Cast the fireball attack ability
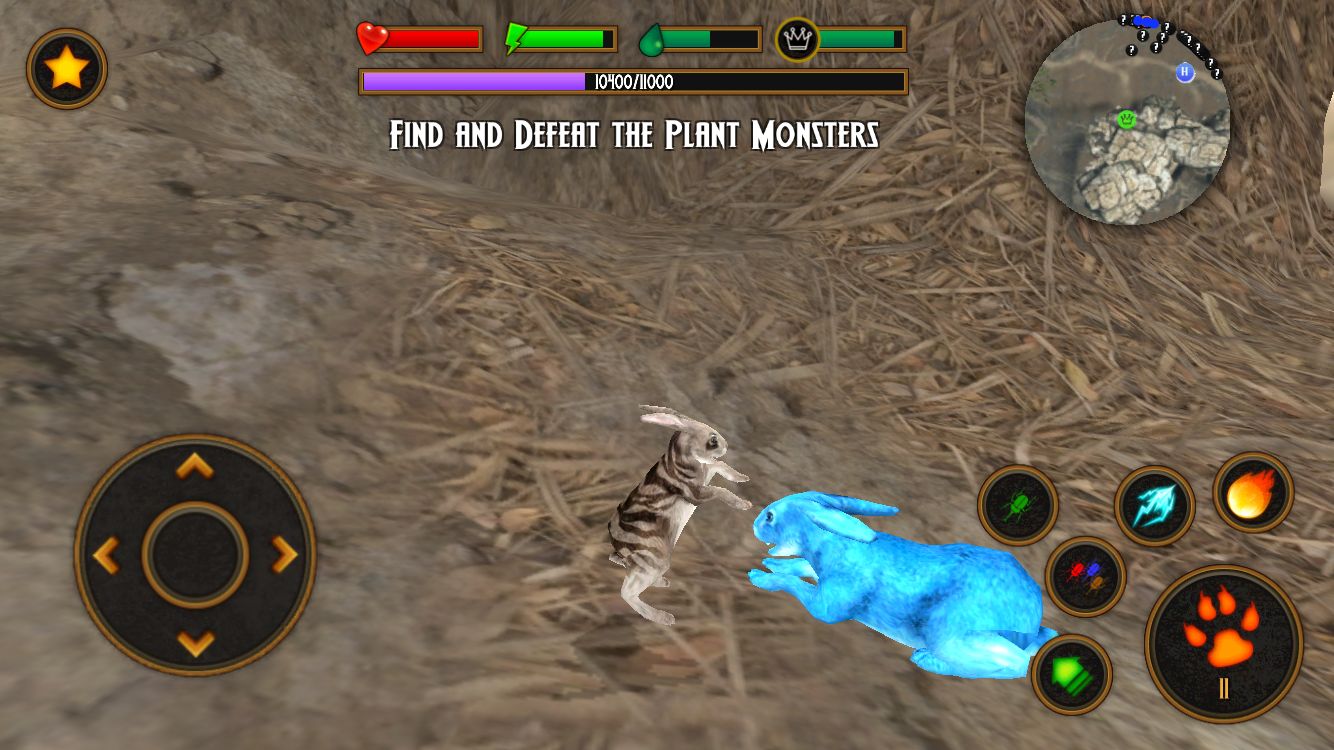This screenshot has height=750, width=1334. click(x=1251, y=491)
